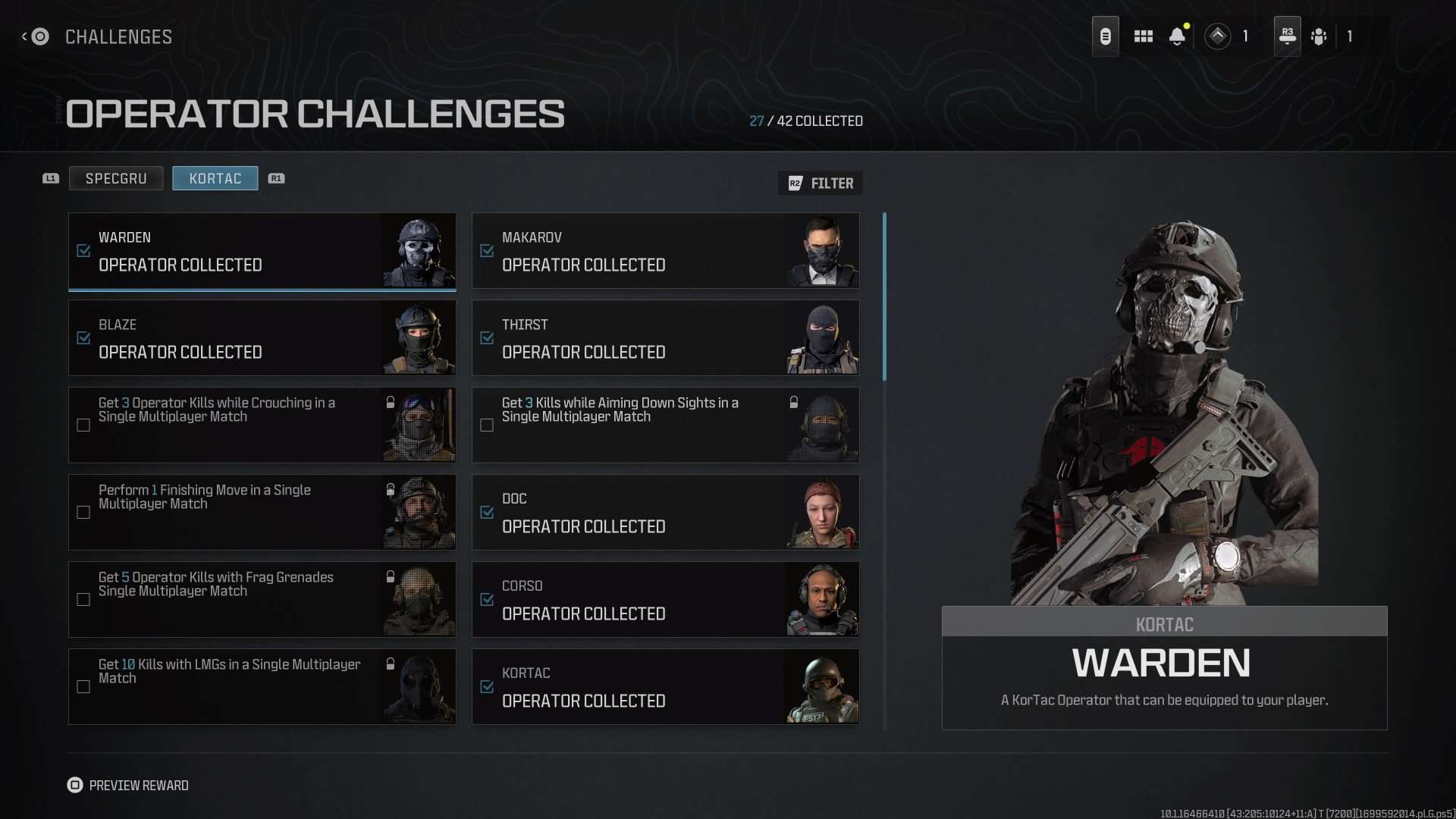Switch to the SPECGRU tab
The height and width of the screenshot is (819, 1456).
(x=115, y=178)
